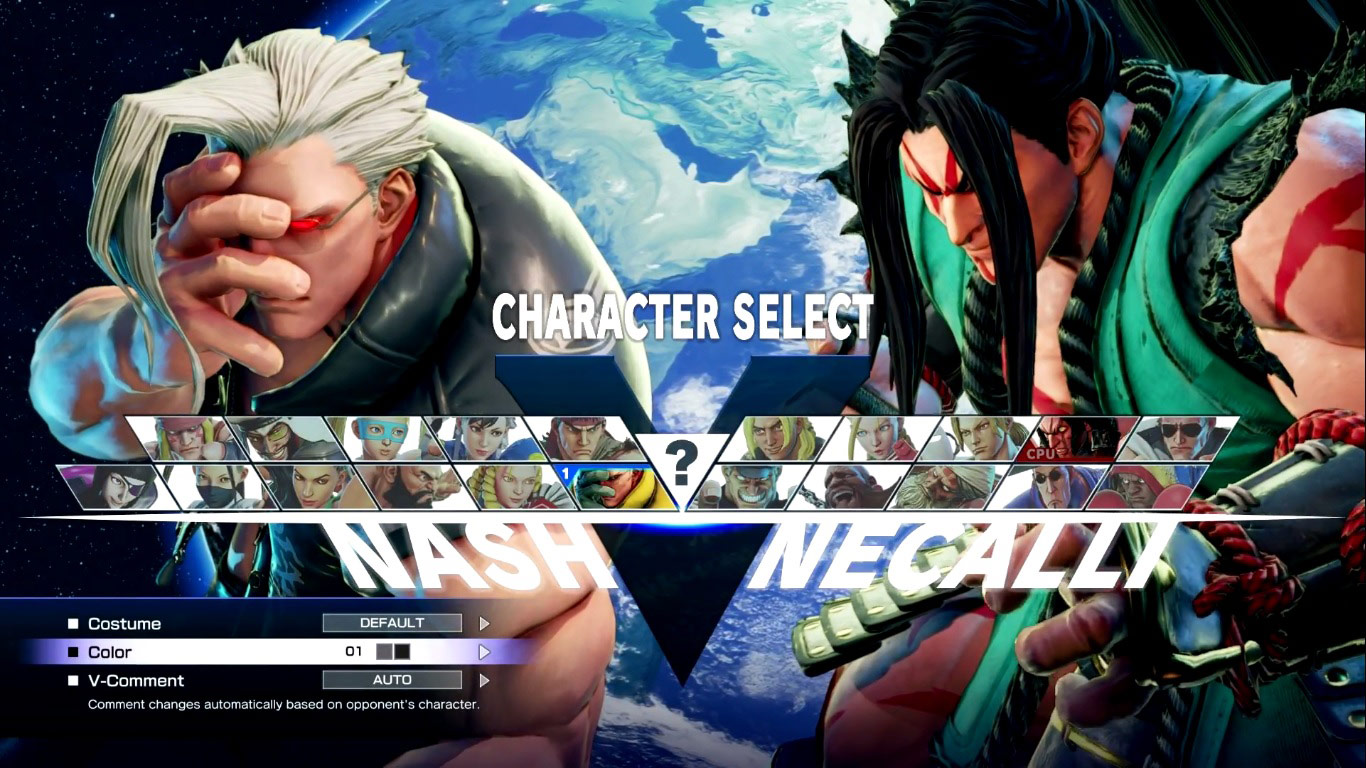
Task: Select Ibuki's character portrait
Action: (215, 487)
